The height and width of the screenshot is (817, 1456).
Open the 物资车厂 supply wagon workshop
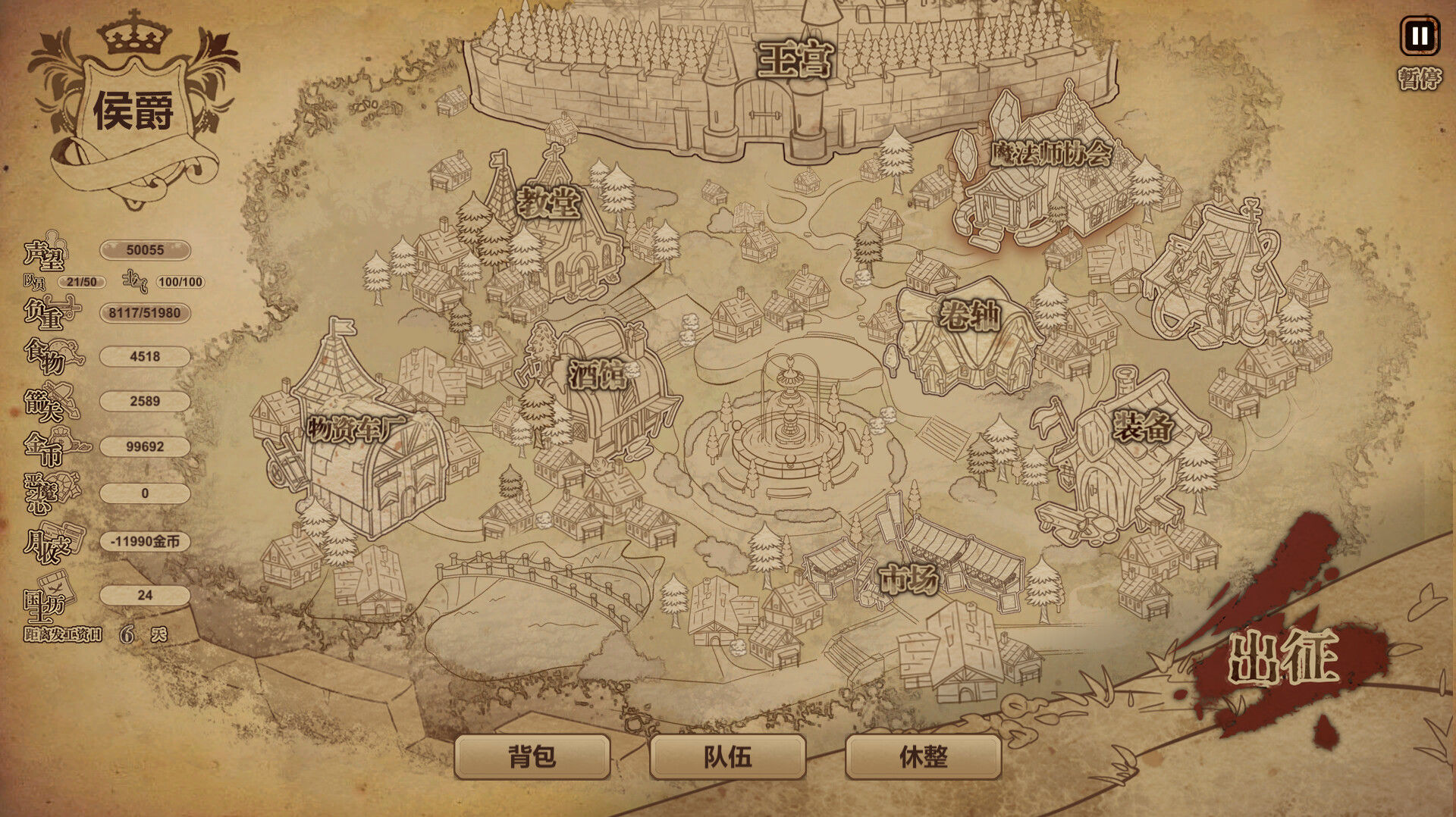356,429
